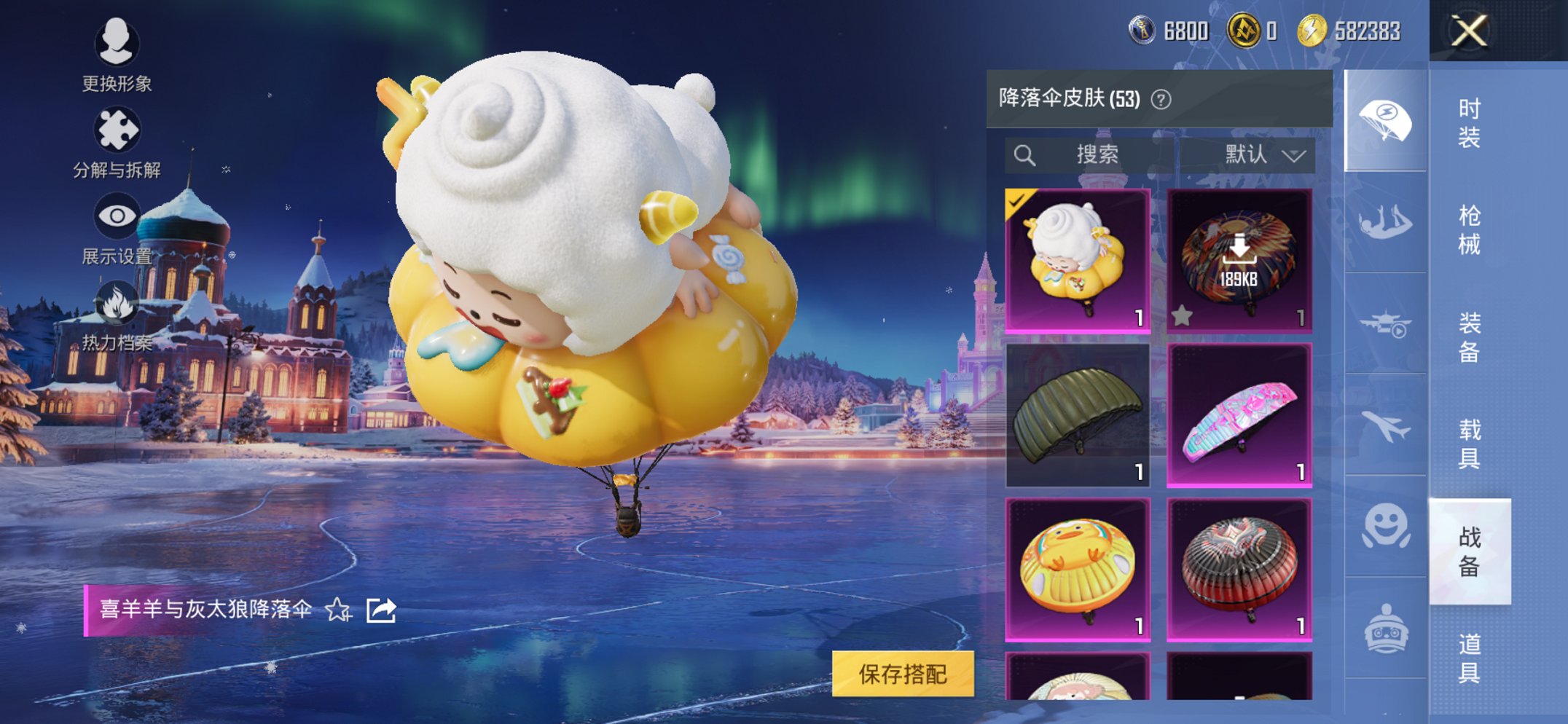
Task: Click 分解与拆解 dismantle icon
Action: [x=119, y=128]
